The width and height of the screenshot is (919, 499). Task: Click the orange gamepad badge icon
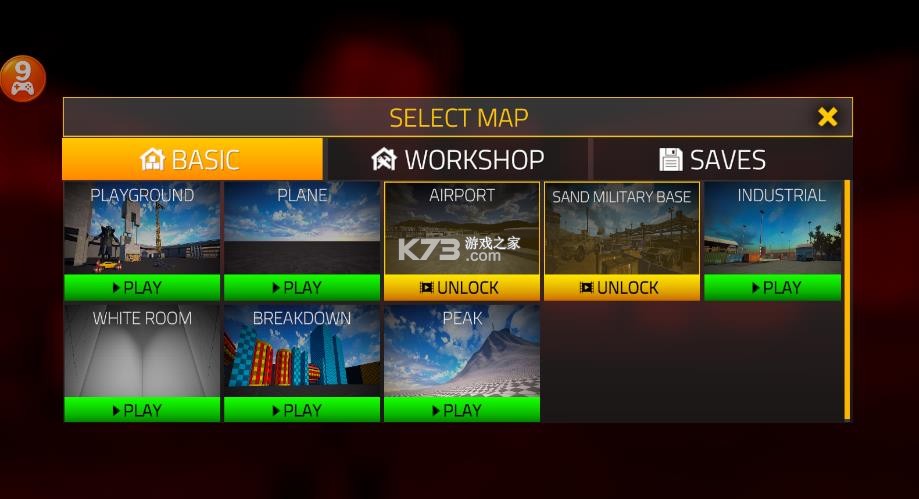pos(22,79)
